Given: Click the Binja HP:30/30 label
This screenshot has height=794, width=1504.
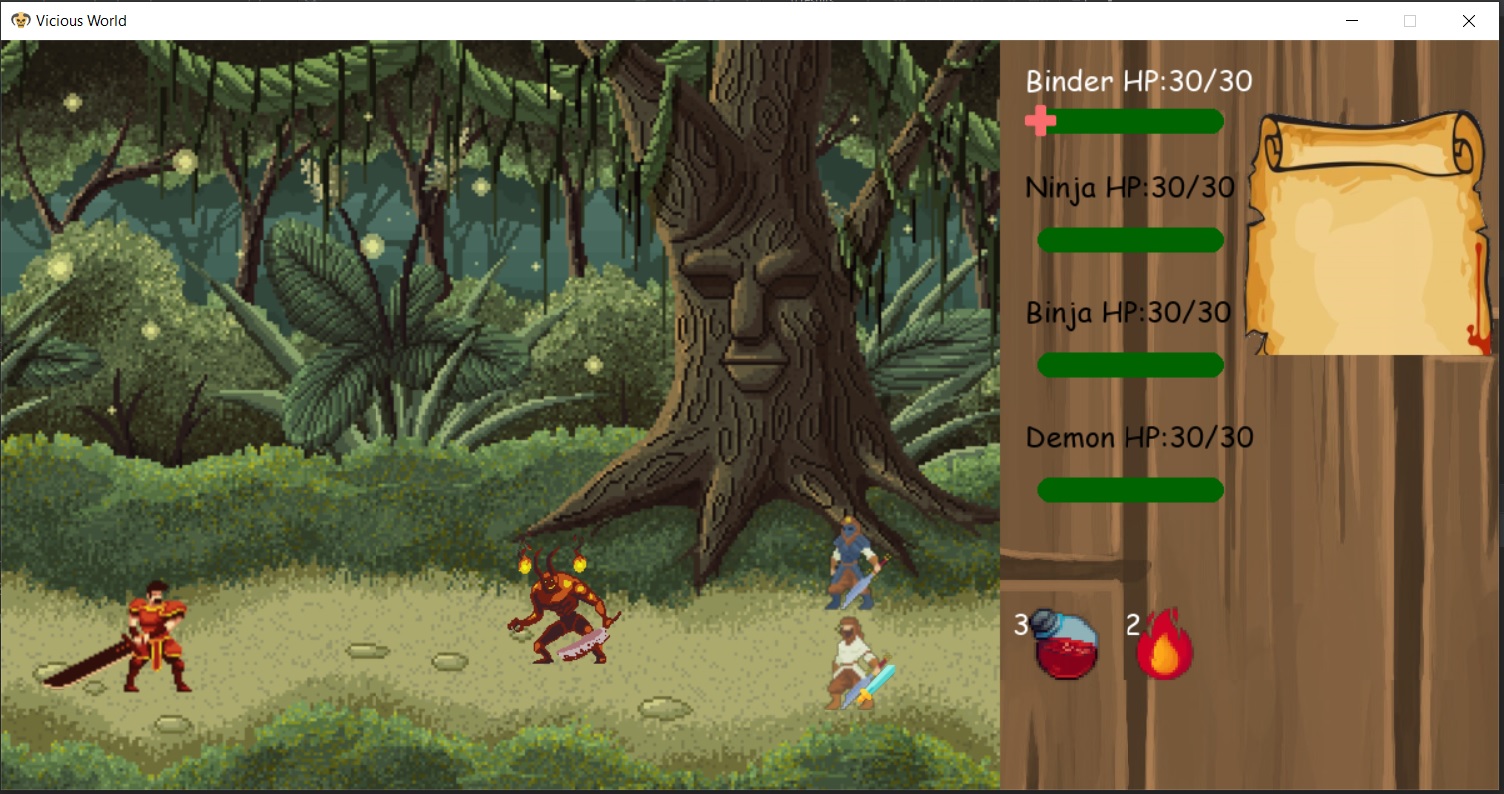Looking at the screenshot, I should tap(1126, 312).
